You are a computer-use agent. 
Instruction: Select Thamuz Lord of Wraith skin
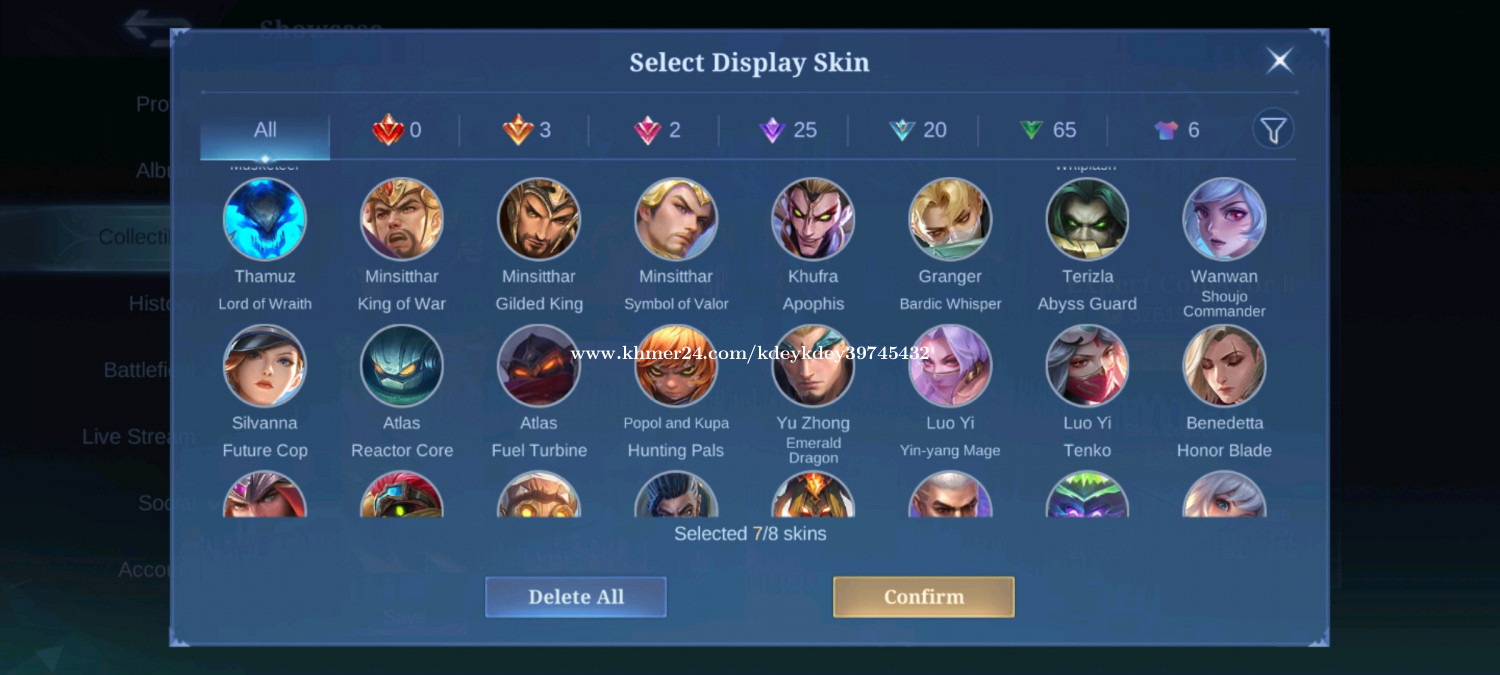(265, 219)
